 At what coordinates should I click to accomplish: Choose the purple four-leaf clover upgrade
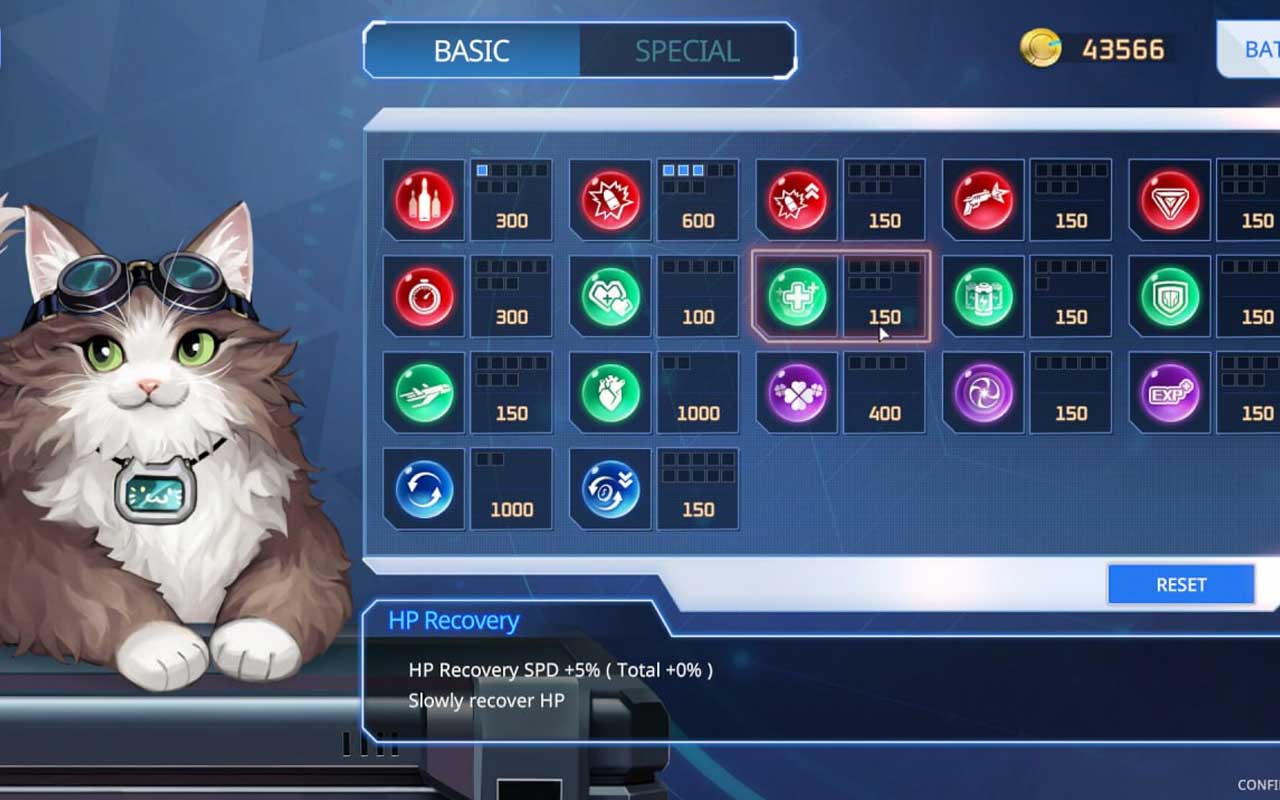click(797, 393)
